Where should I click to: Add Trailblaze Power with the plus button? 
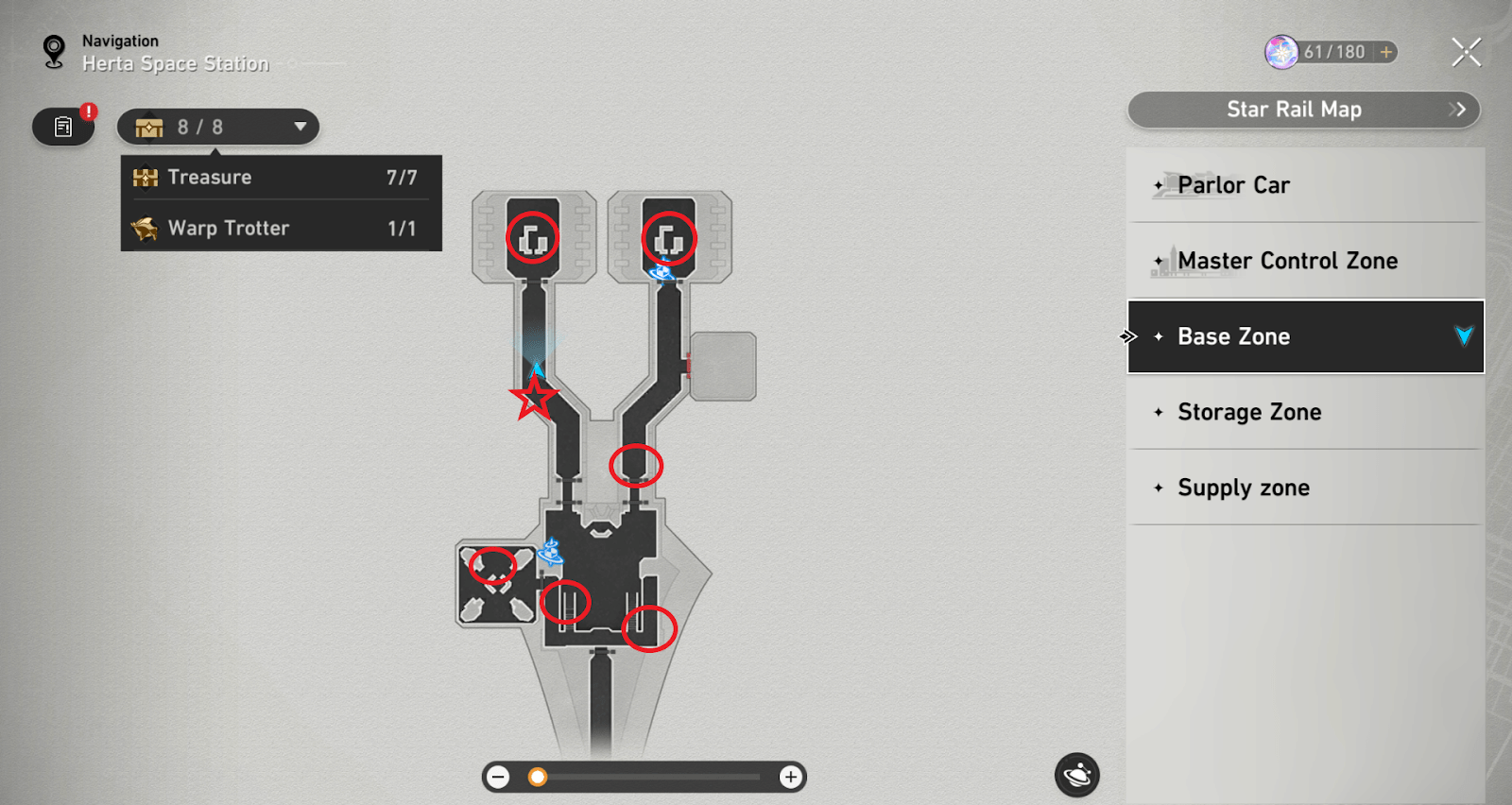click(x=1385, y=52)
